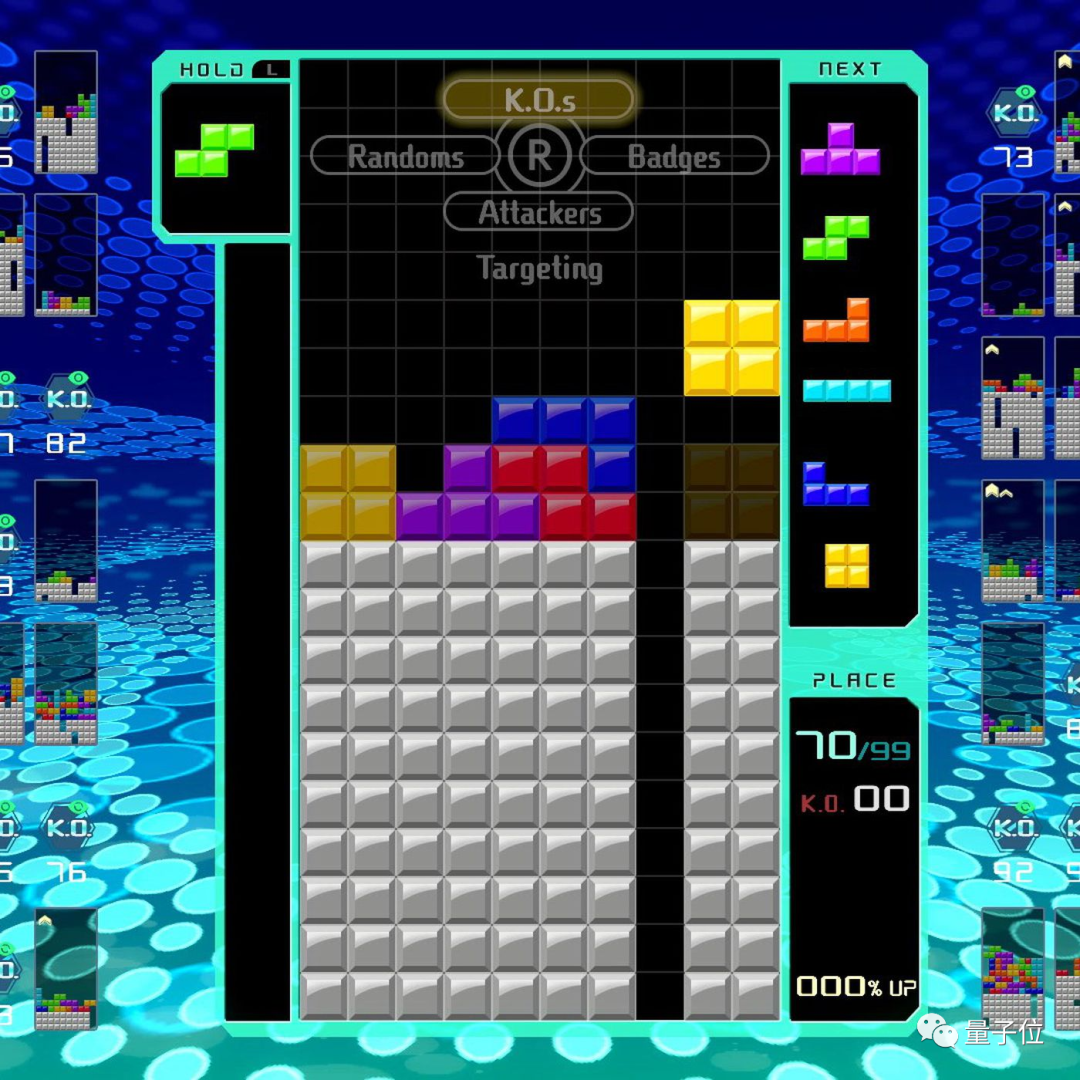The image size is (1080, 1080).
Task: Click the green piece in the Hold box
Action: coord(214,150)
